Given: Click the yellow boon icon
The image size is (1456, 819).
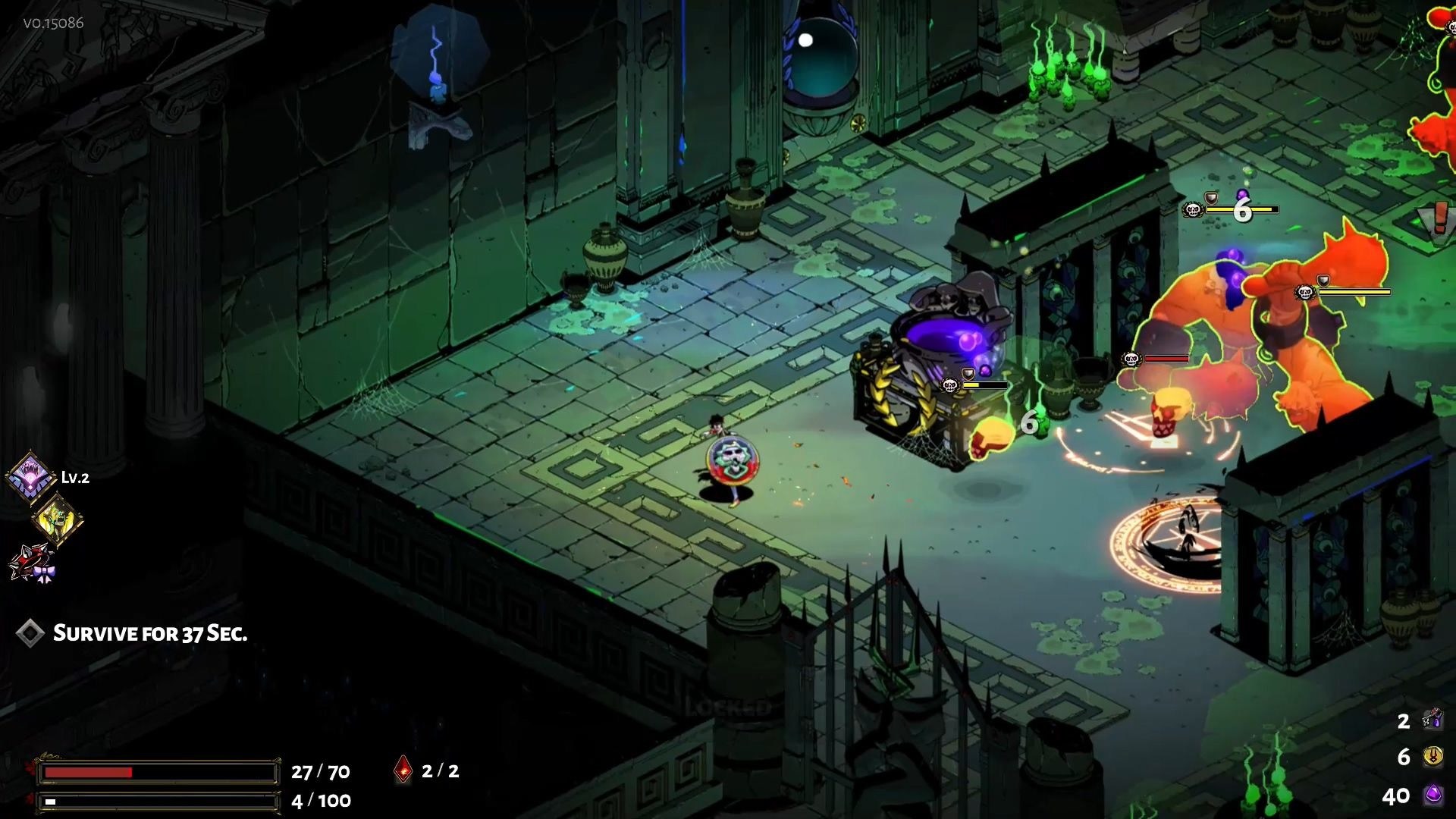Looking at the screenshot, I should (58, 520).
